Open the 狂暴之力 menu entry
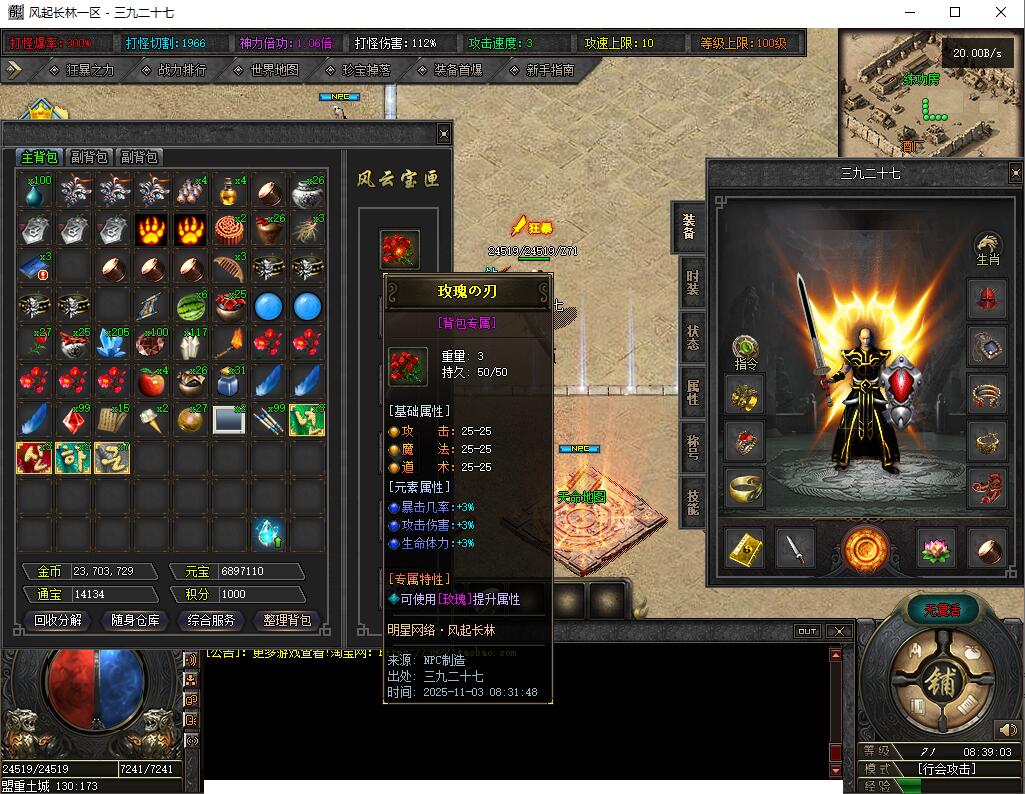Viewport: 1025px width, 794px height. [x=90, y=70]
